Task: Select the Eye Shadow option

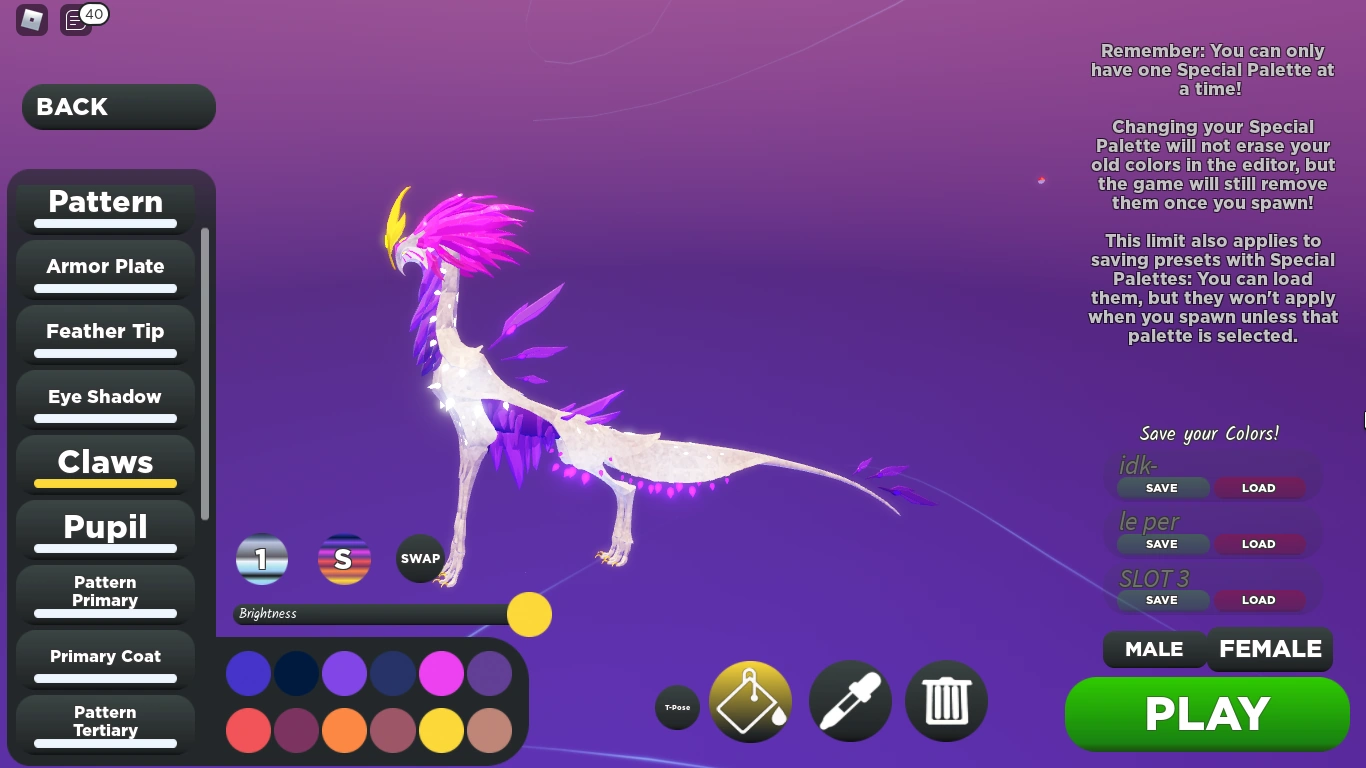Action: 104,396
